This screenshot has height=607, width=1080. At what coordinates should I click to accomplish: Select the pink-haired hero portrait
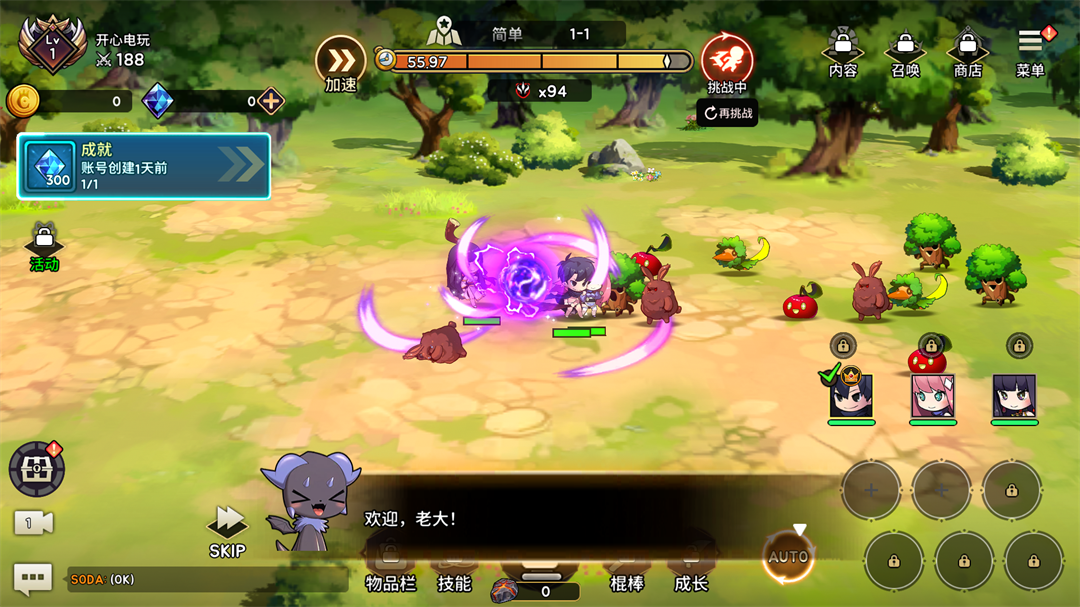click(x=932, y=397)
